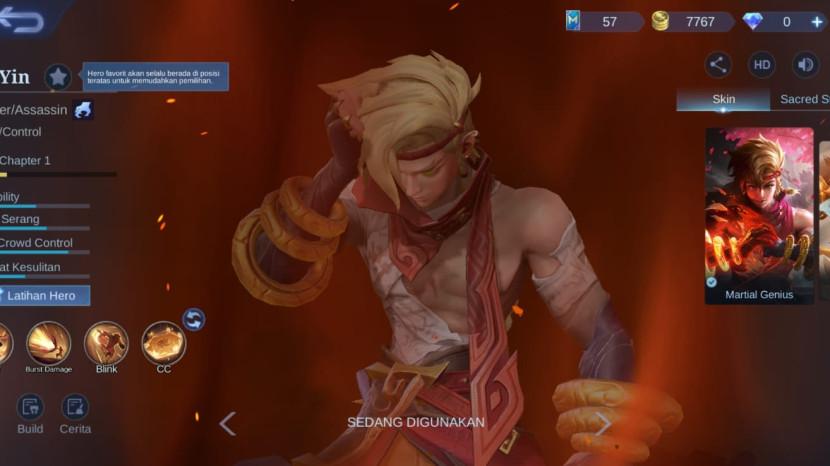This screenshot has width=830, height=466.
Task: Show next skin with right arrow
Action: click(603, 423)
